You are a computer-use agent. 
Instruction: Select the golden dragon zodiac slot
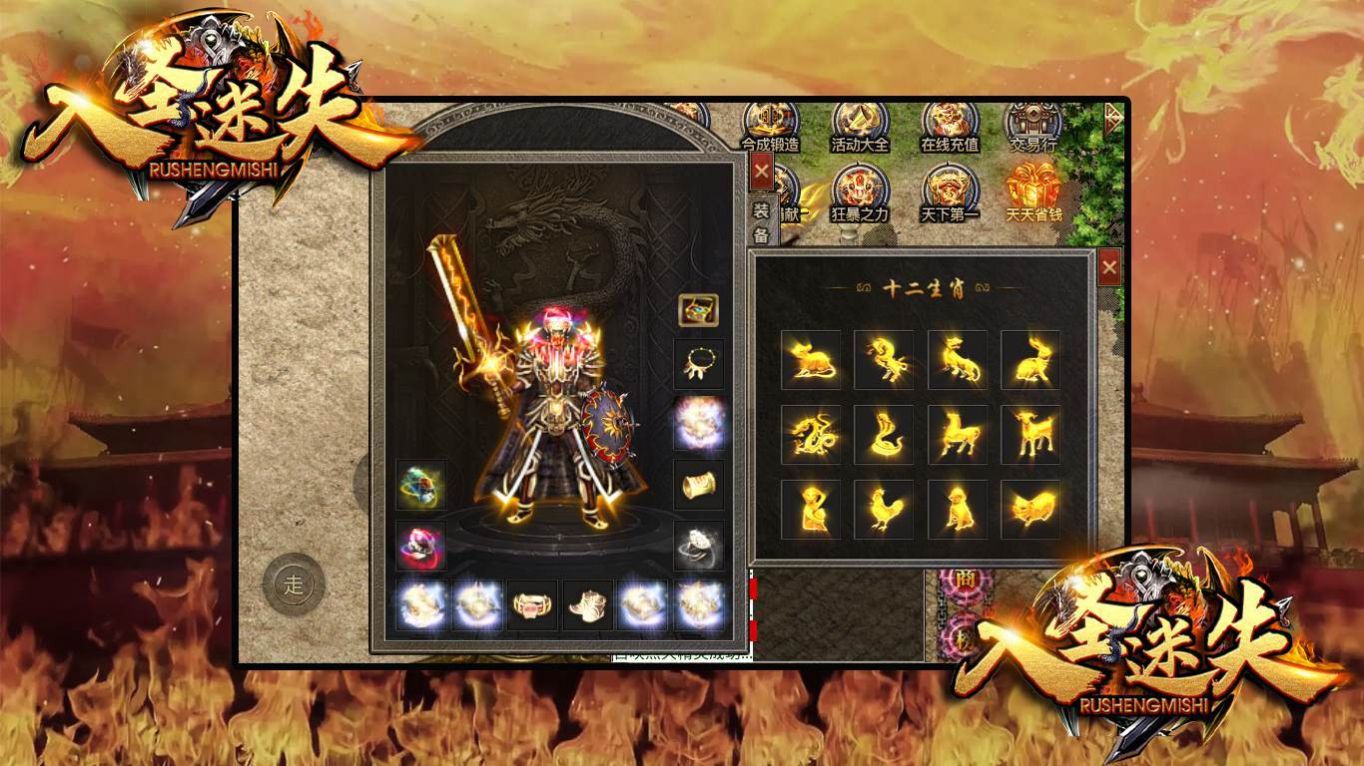tap(810, 435)
